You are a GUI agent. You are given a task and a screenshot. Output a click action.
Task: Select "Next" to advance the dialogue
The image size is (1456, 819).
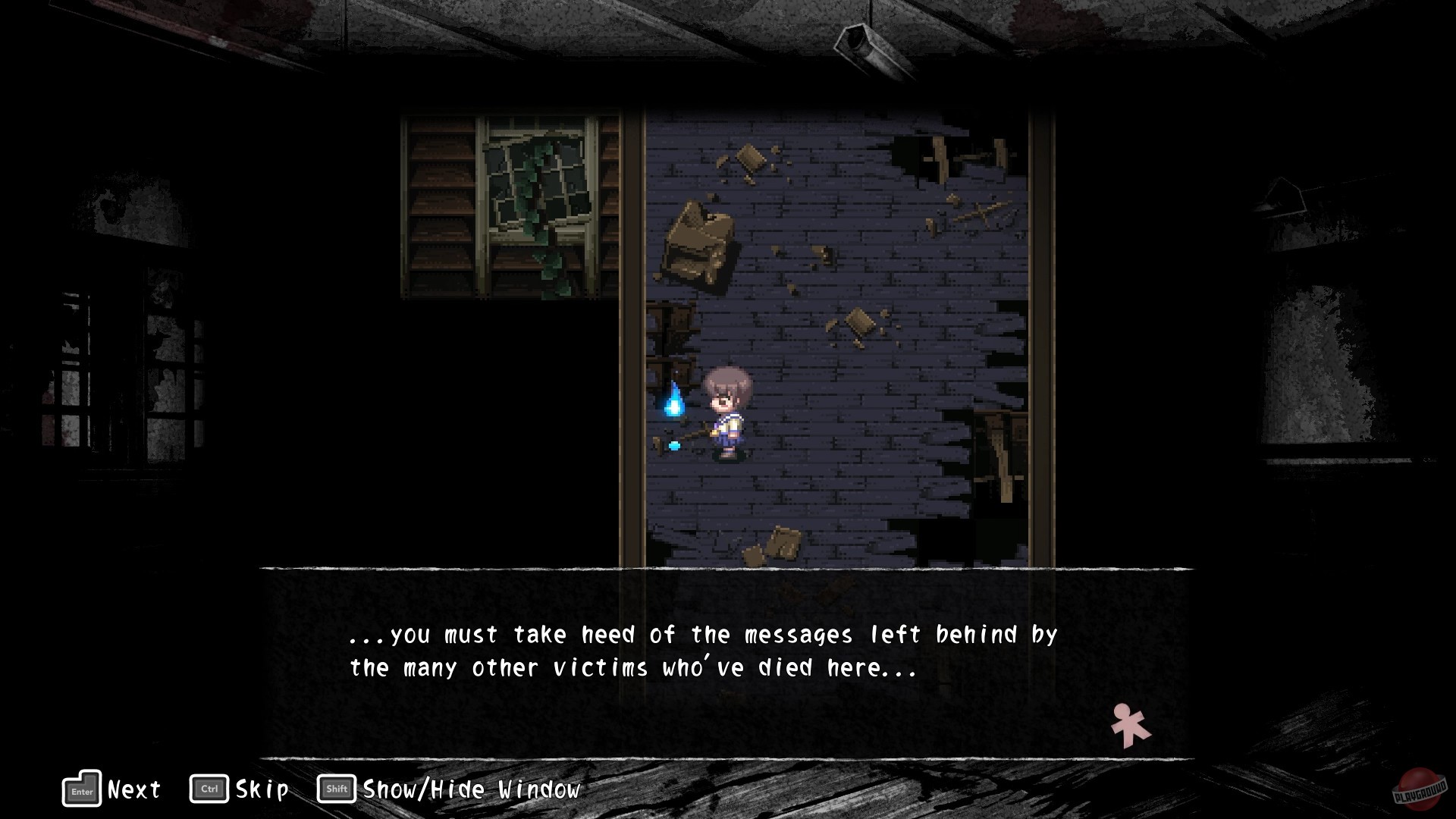tap(133, 789)
